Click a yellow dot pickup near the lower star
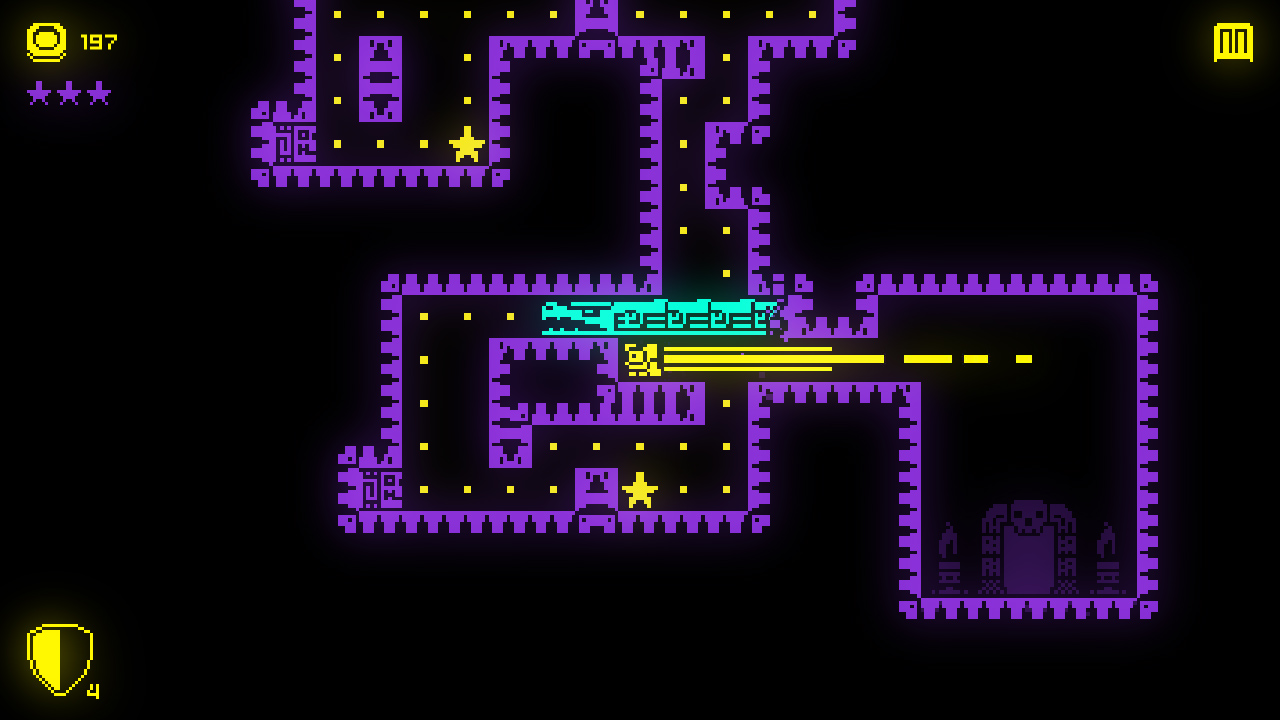Viewport: 1280px width, 720px height. (x=683, y=488)
